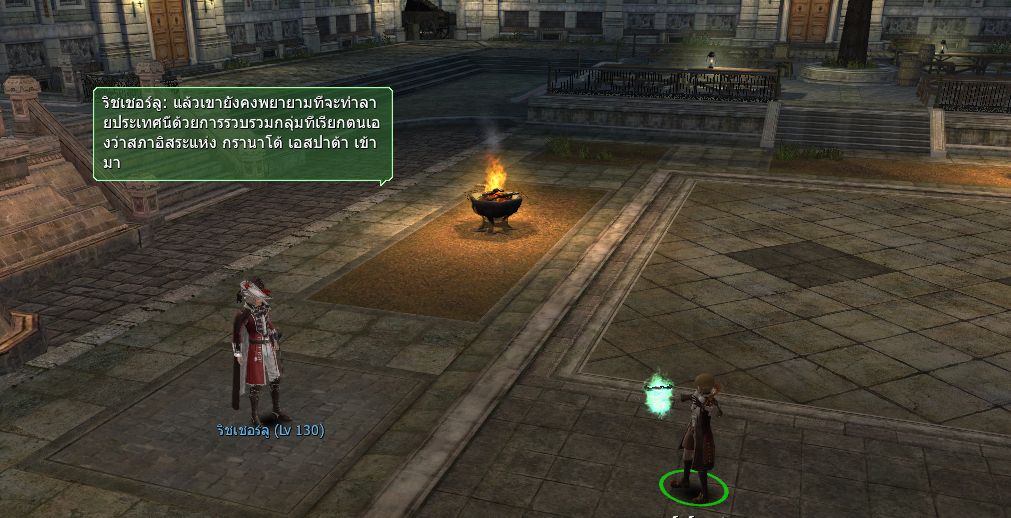Select the ริชเชอร์ลู (Lv 130) NPC nameplate
The width and height of the screenshot is (1011, 518).
click(270, 431)
